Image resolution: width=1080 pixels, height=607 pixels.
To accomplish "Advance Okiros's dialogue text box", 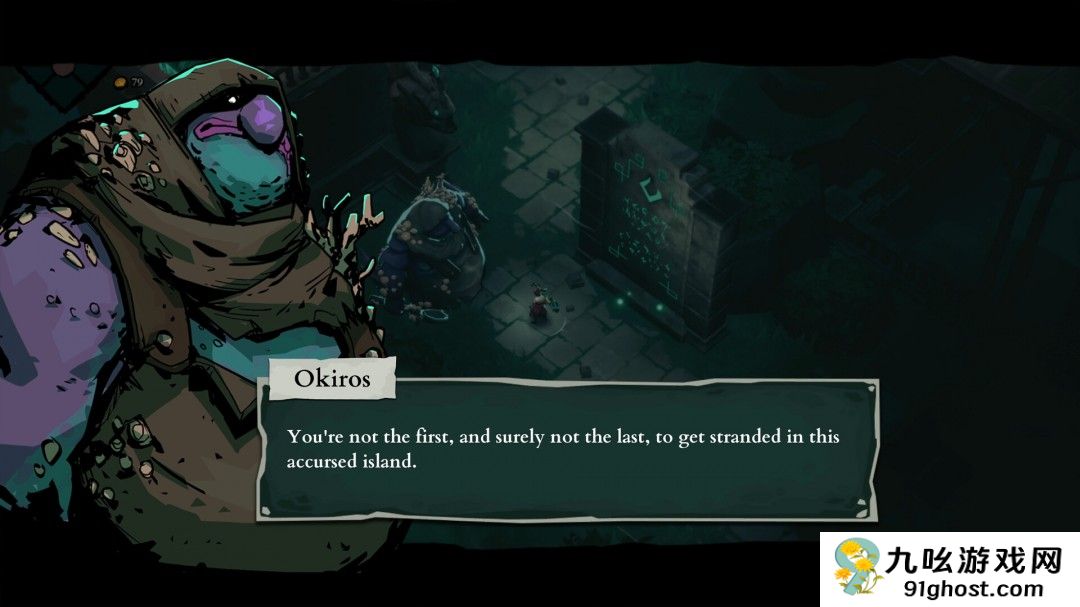I will pyautogui.click(x=567, y=450).
